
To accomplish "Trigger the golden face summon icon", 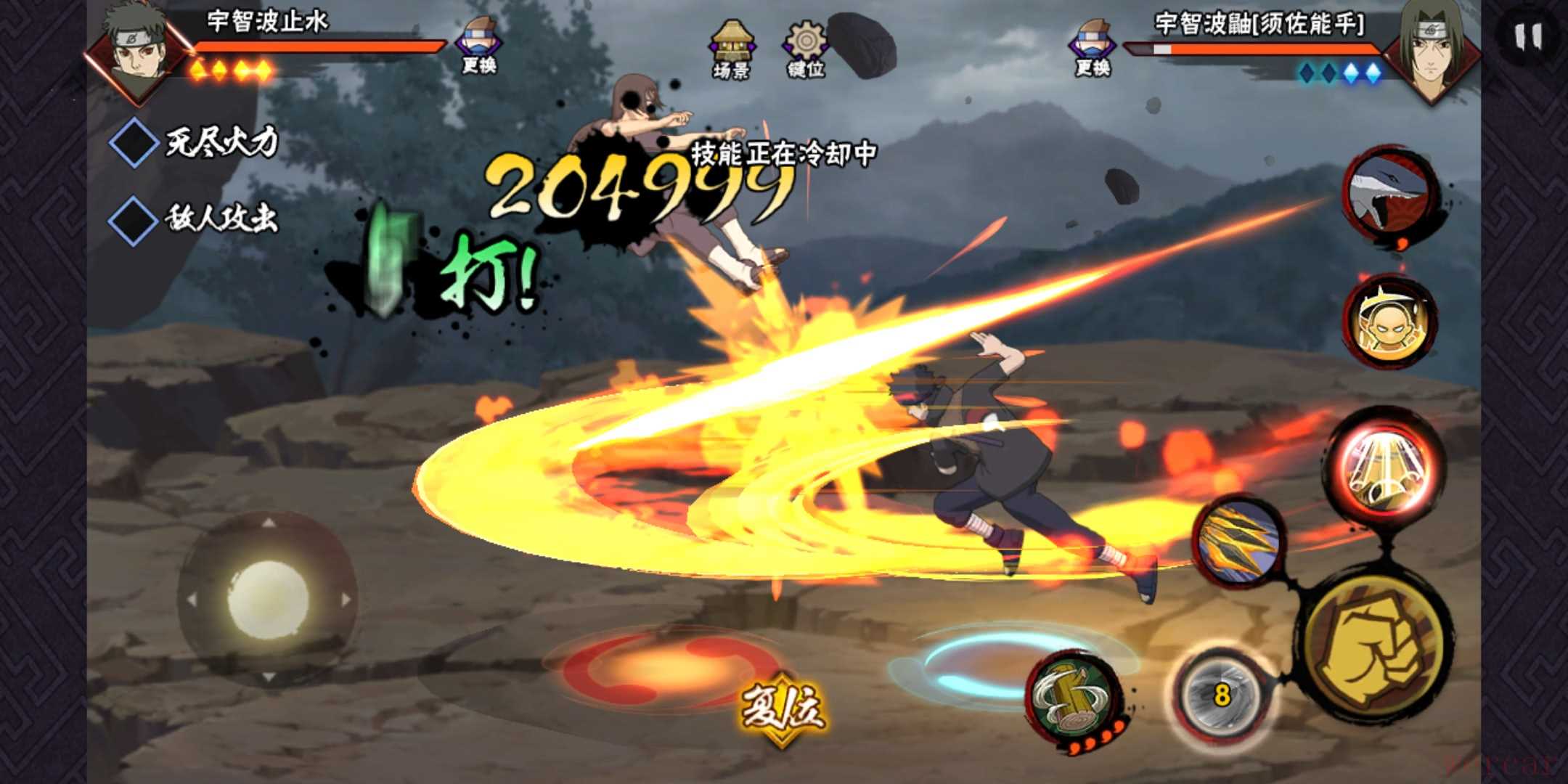I will pos(1389,322).
